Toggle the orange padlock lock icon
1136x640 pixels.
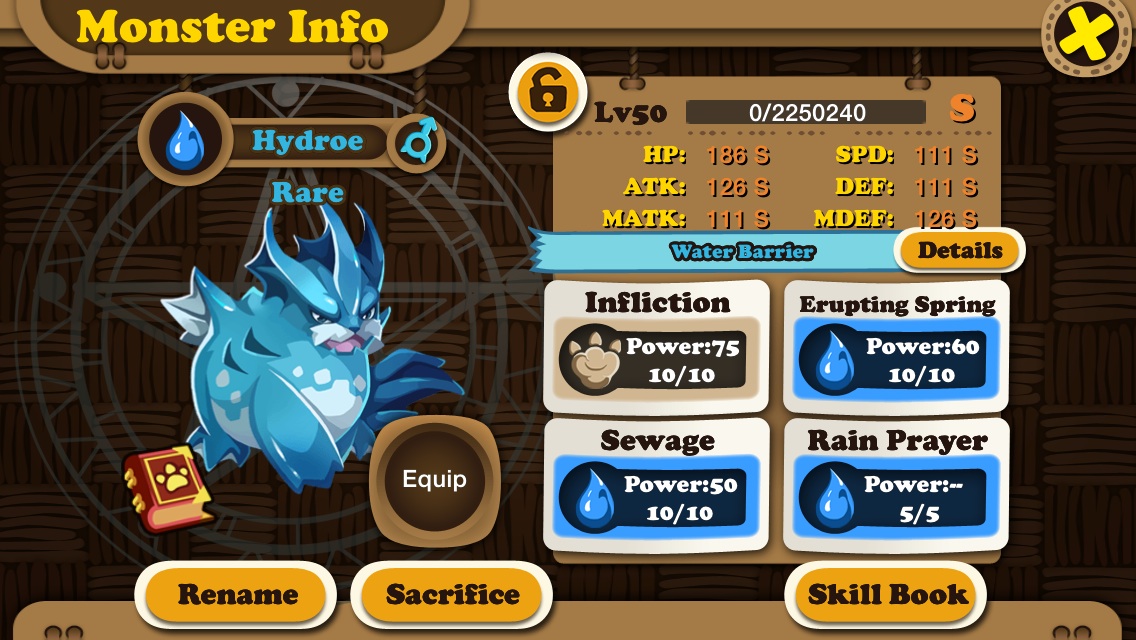pos(546,93)
